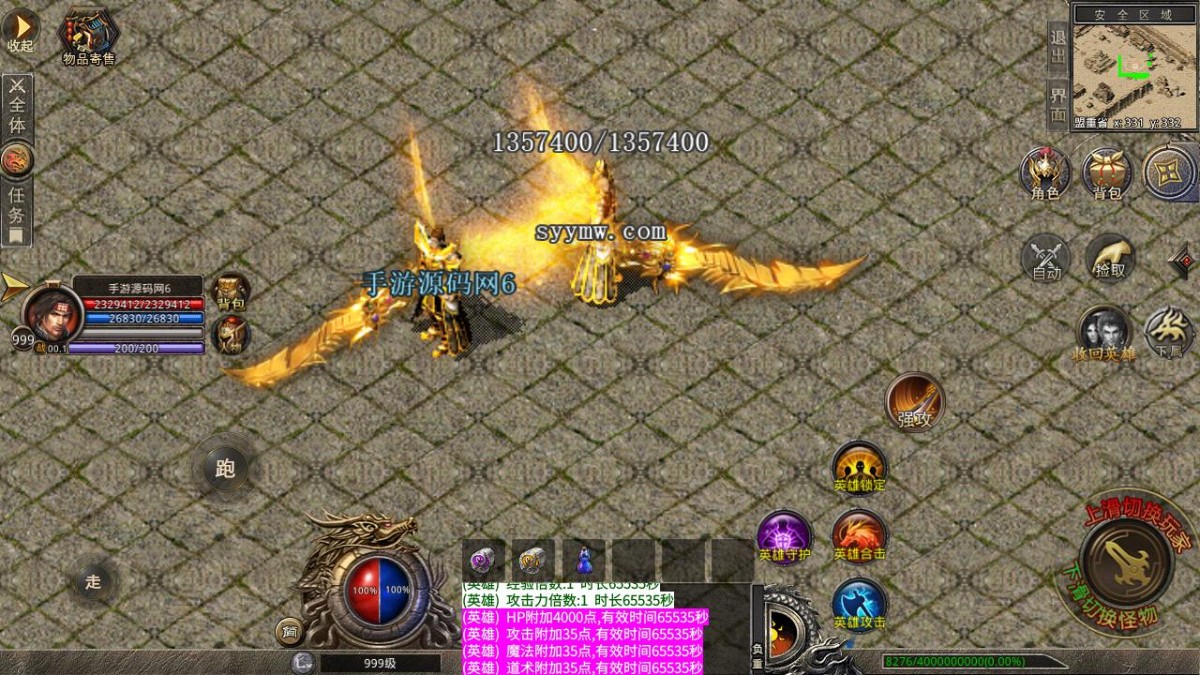Collapse the top menu with 收起
This screenshot has width=1200, height=675.
click(20, 30)
